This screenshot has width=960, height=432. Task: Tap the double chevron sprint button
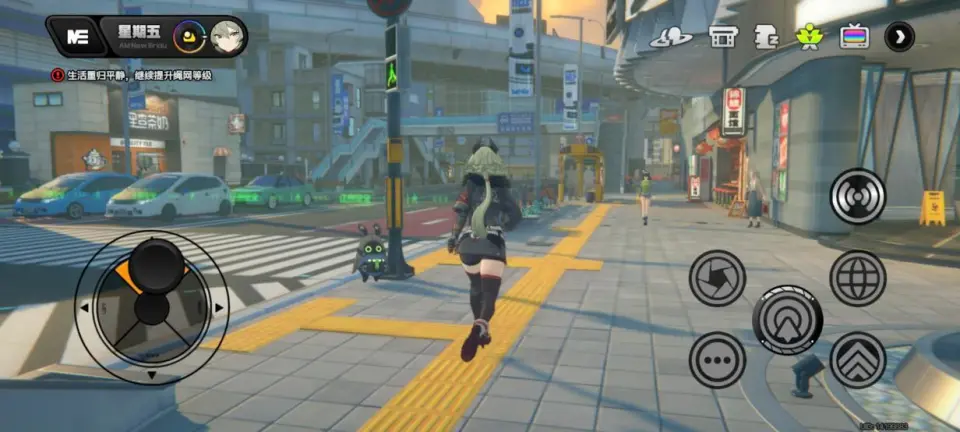click(858, 360)
